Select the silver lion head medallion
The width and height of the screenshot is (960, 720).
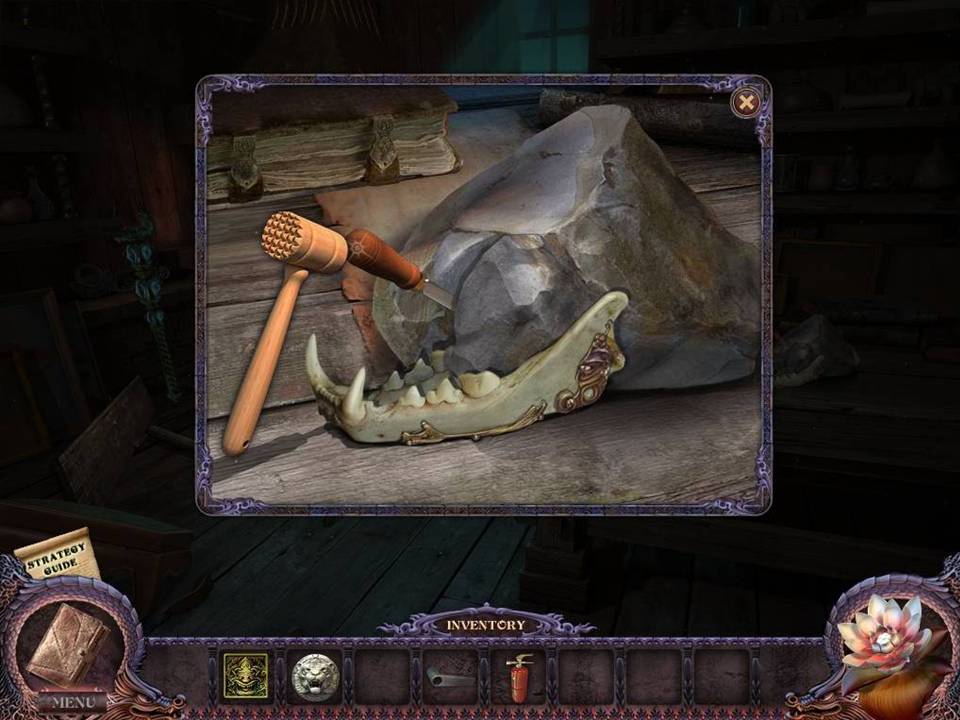[314, 676]
